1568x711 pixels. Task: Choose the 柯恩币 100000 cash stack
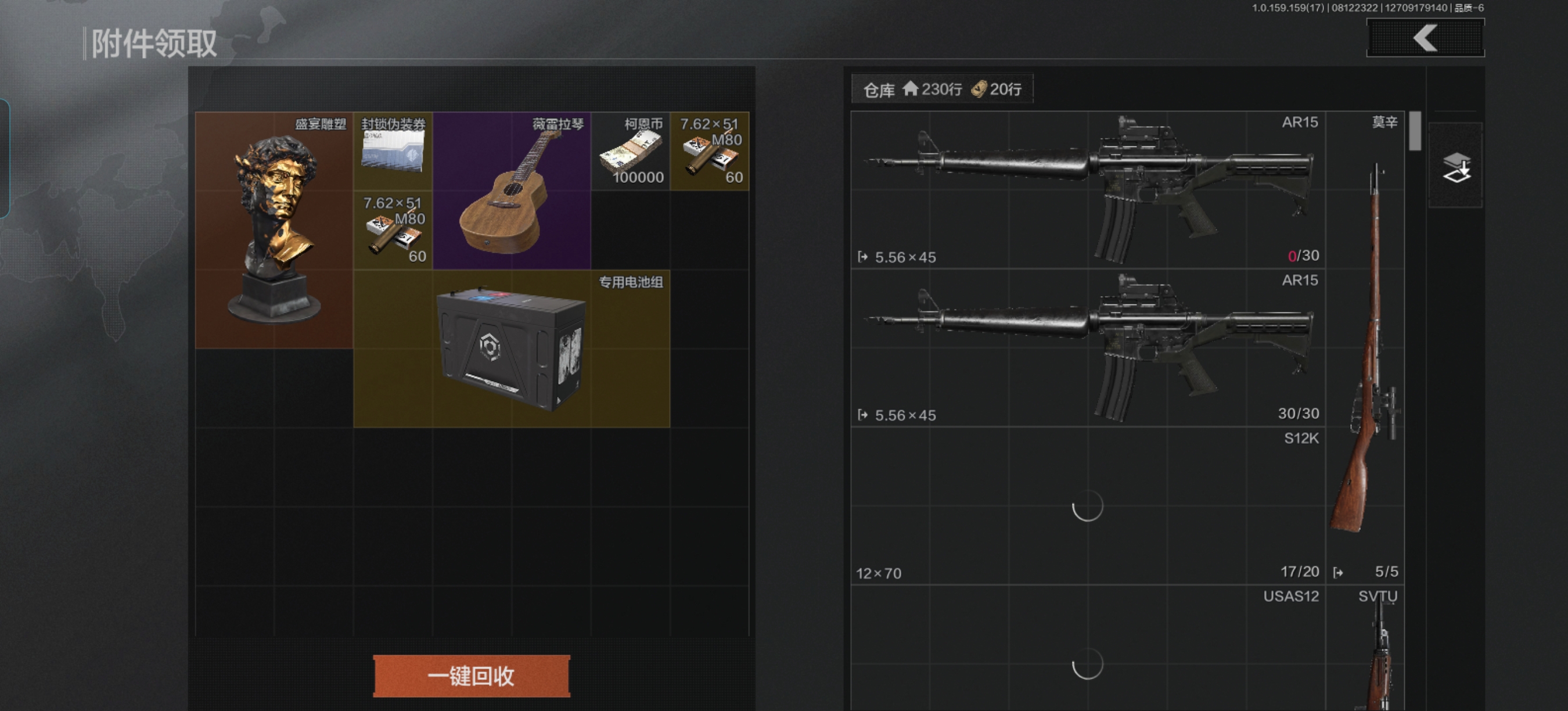(x=630, y=151)
